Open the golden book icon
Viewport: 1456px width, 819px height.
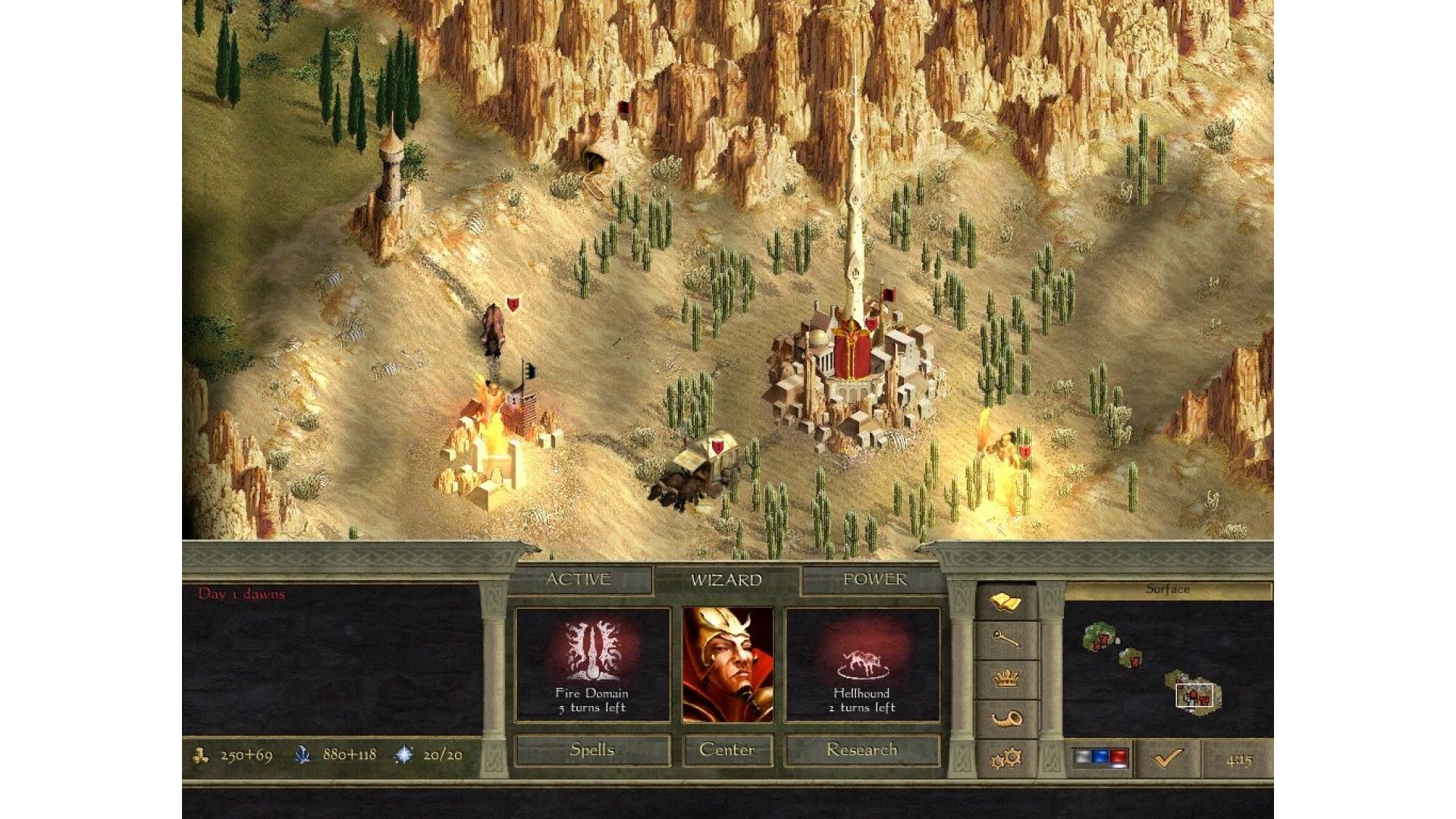coord(1006,603)
